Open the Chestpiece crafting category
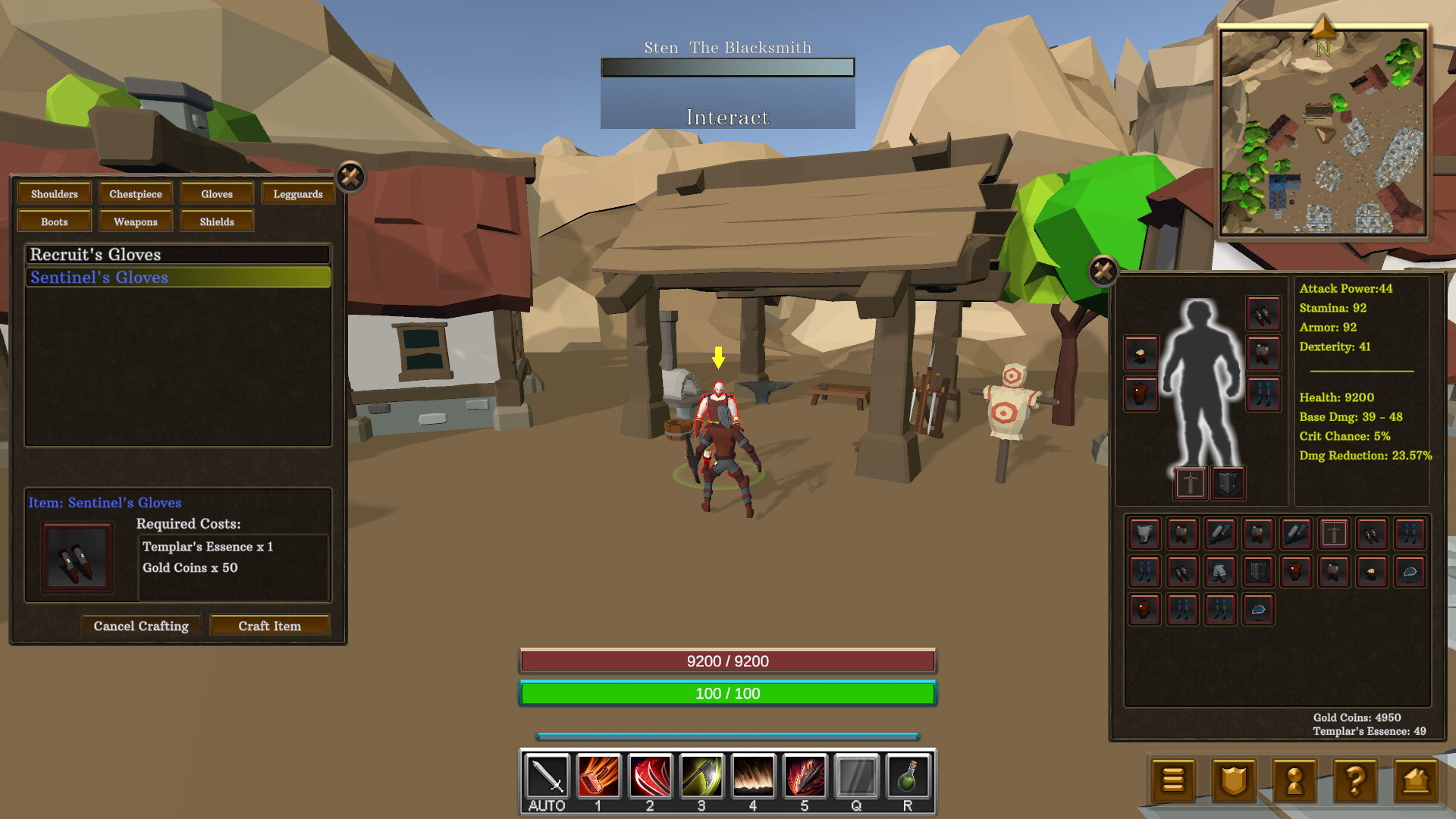This screenshot has height=819, width=1456. point(135,193)
